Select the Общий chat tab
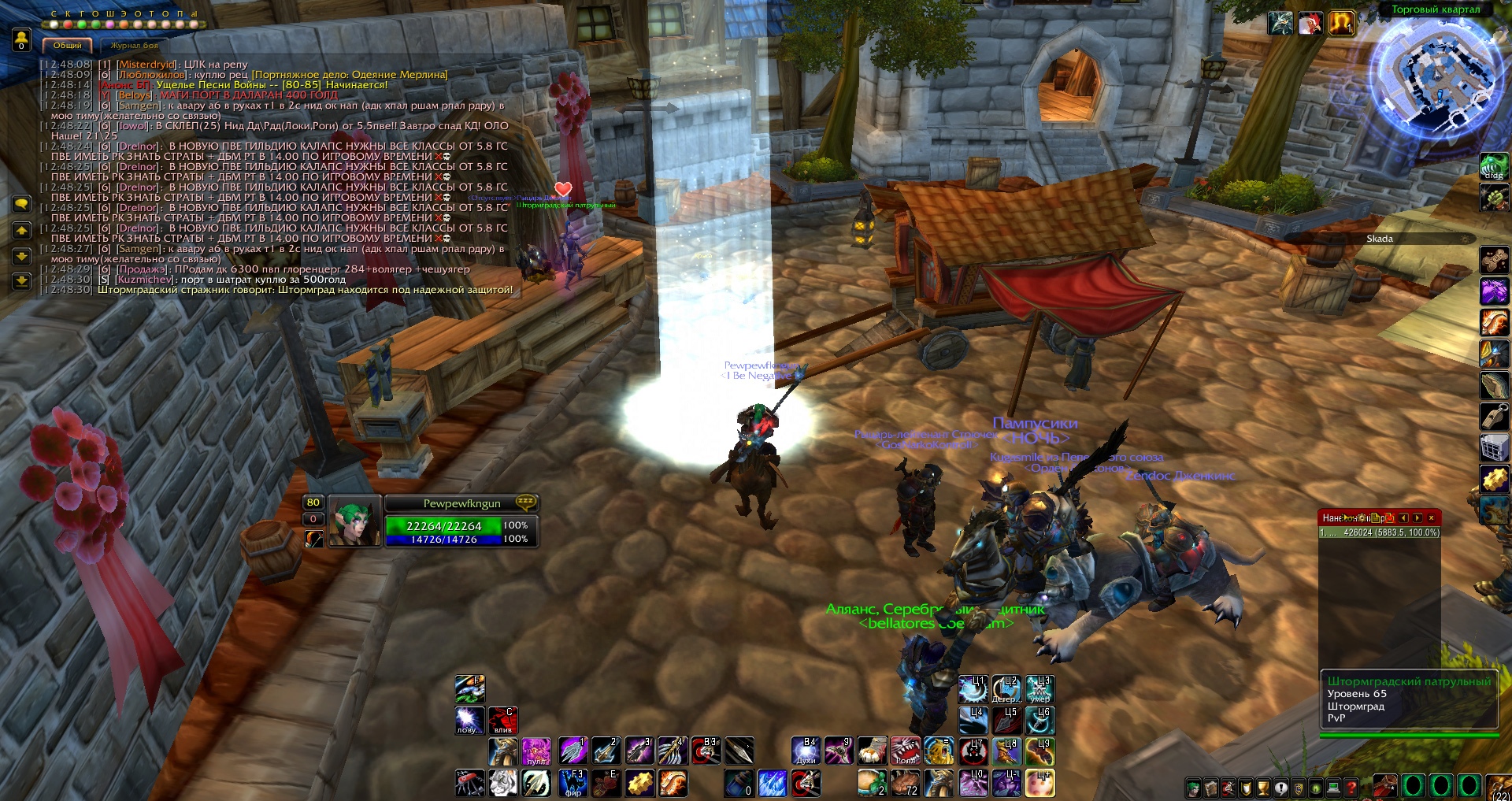The image size is (1512, 801). pos(68,46)
